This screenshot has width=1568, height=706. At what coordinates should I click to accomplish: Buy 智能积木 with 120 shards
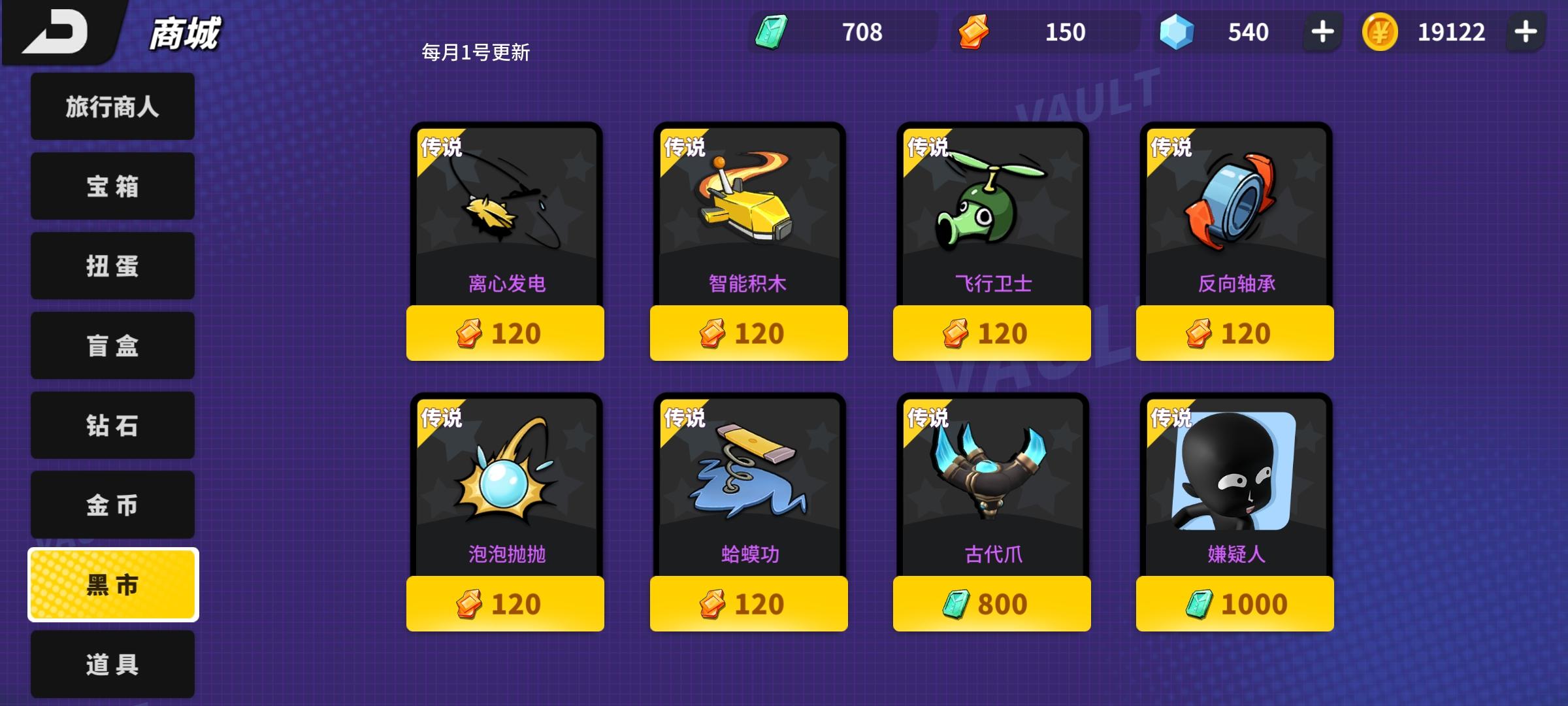(748, 333)
